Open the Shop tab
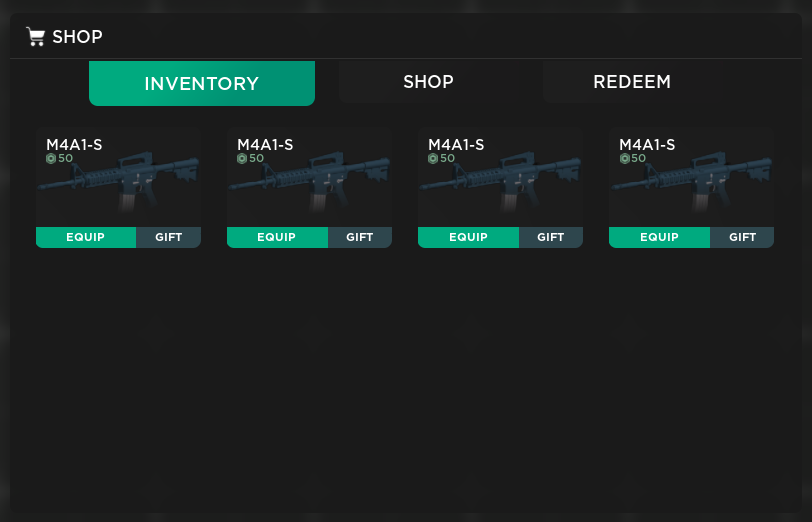The width and height of the screenshot is (812, 522). [x=428, y=82]
